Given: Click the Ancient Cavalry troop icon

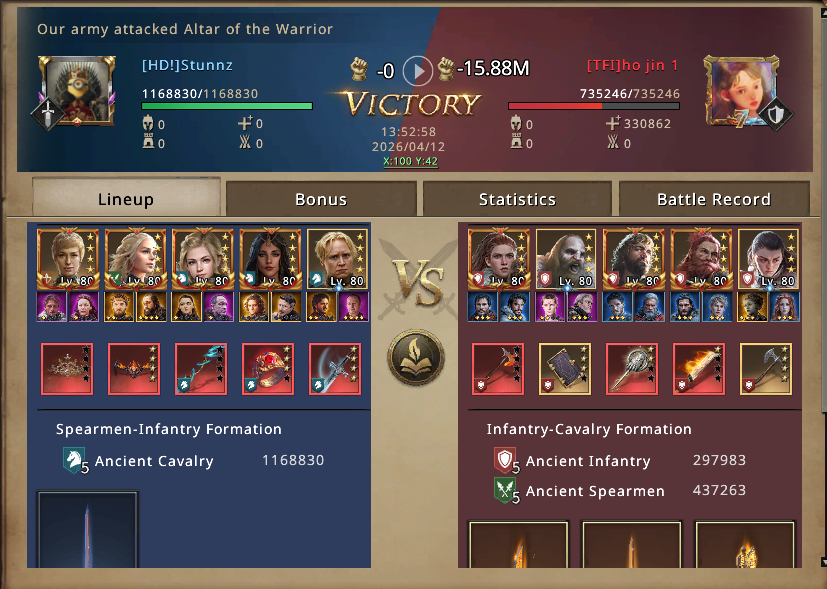Looking at the screenshot, I should coord(74,461).
